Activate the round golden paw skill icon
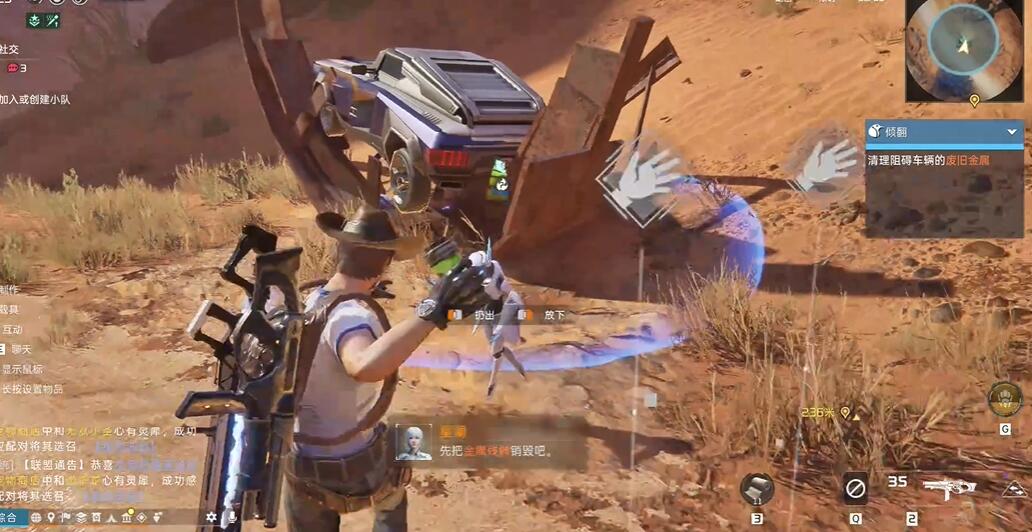The image size is (1032, 532). tap(1004, 398)
